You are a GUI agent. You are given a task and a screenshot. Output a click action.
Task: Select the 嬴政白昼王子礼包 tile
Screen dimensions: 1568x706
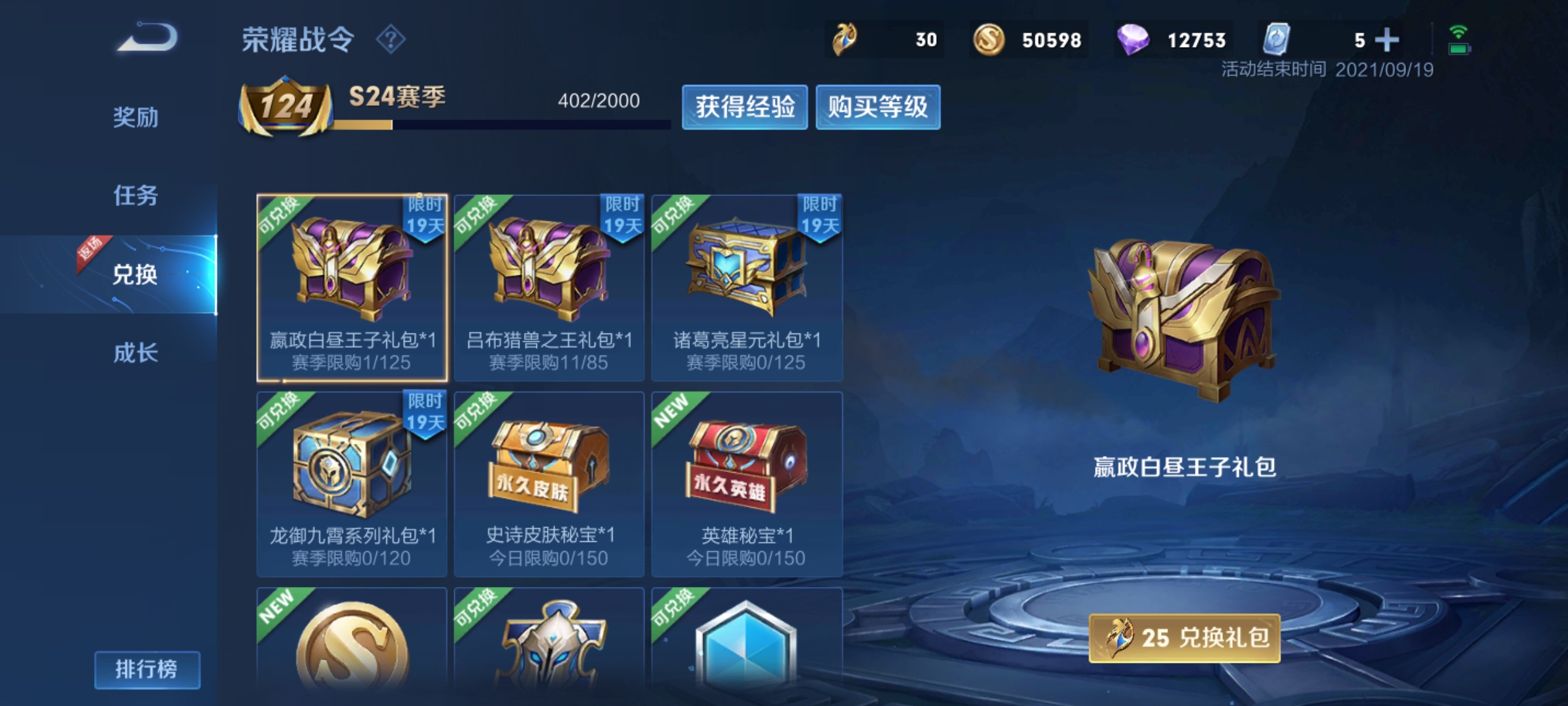[352, 288]
